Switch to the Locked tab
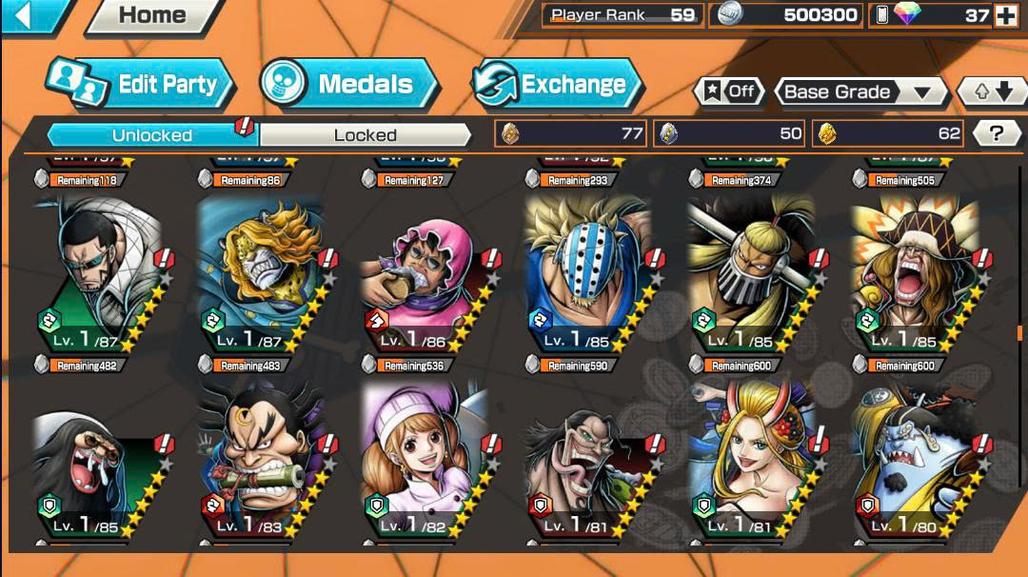 (365, 135)
